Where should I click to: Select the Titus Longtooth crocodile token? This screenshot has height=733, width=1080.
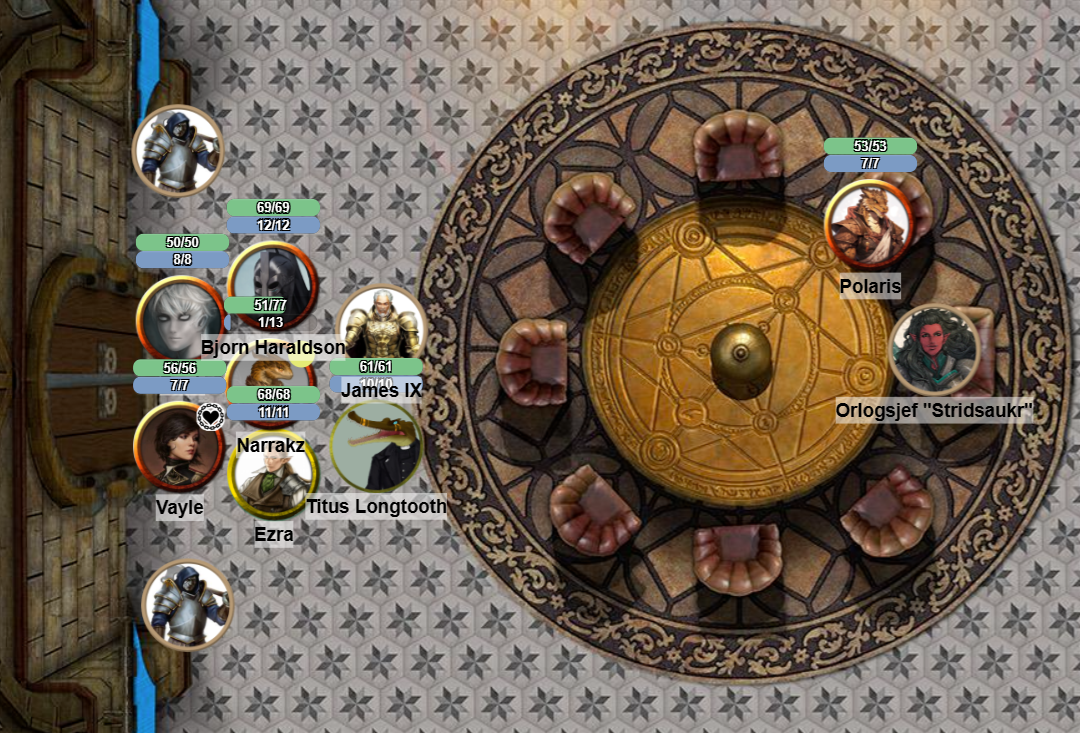click(375, 449)
